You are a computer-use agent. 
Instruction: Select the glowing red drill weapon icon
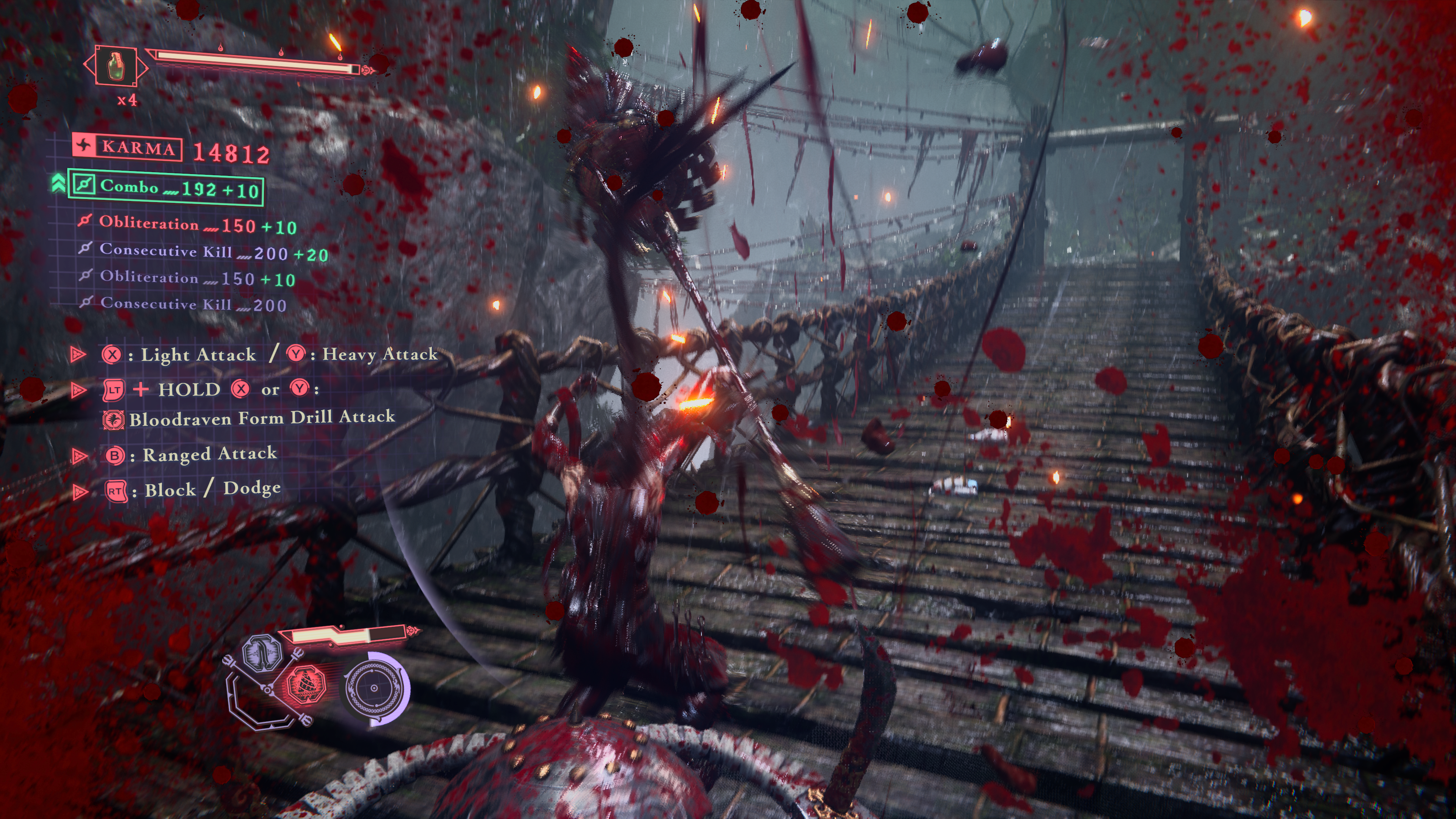[x=306, y=684]
